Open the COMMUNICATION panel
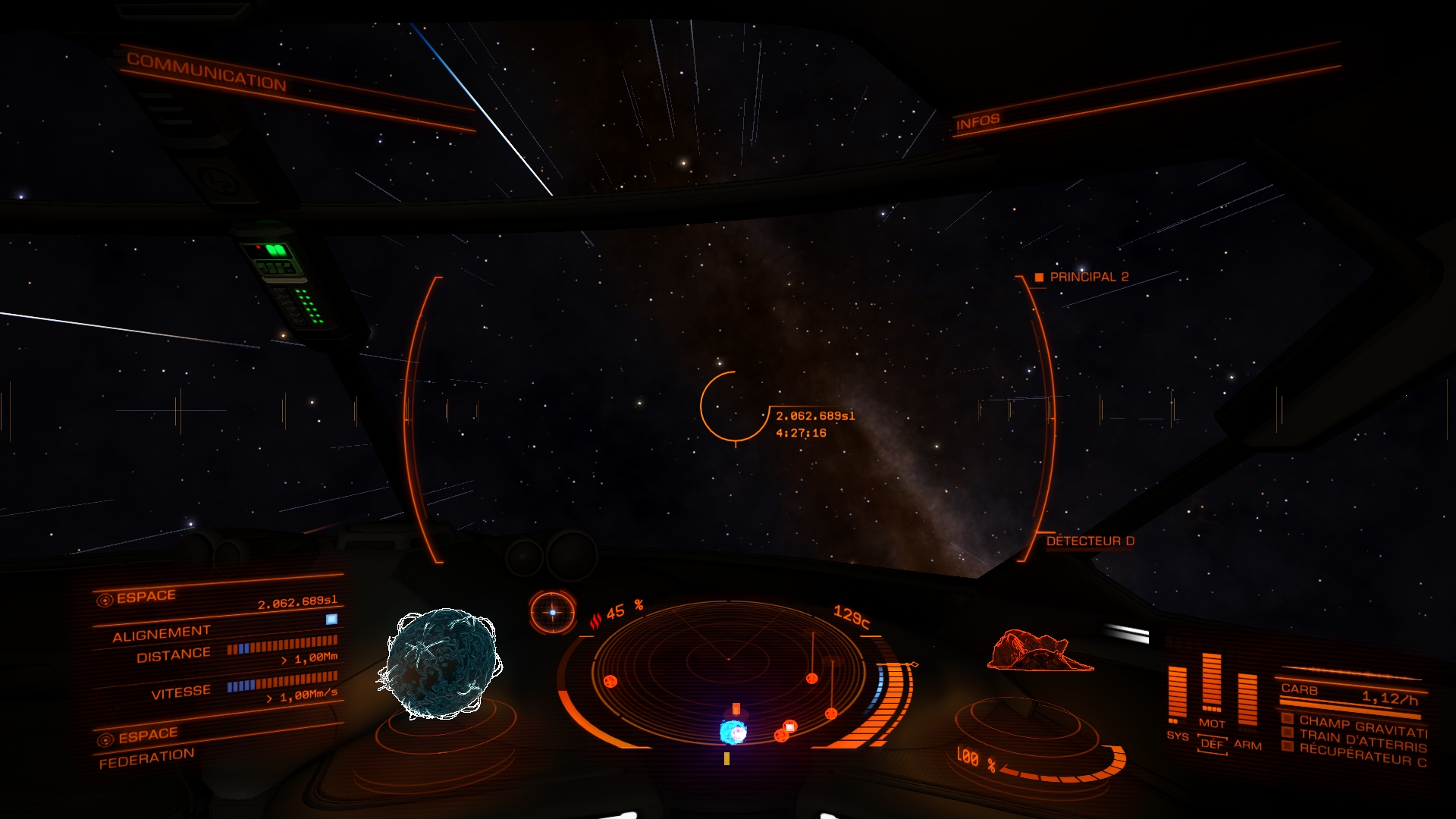This screenshot has width=1456, height=819. [206, 71]
